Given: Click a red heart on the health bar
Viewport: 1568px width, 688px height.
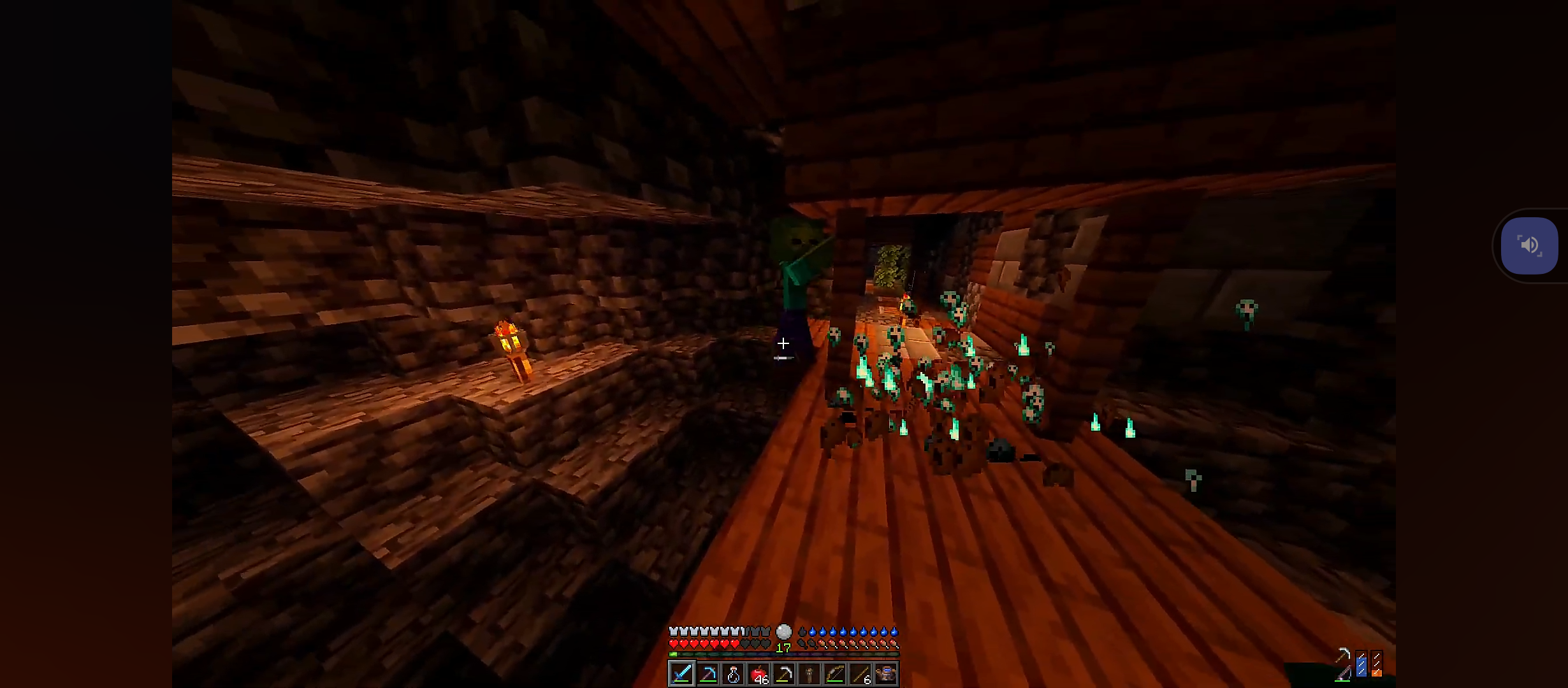Looking at the screenshot, I should (x=674, y=644).
